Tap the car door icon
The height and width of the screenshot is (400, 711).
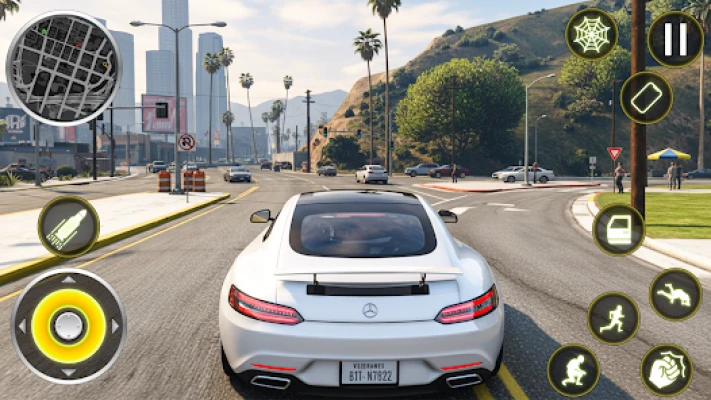pos(618,230)
